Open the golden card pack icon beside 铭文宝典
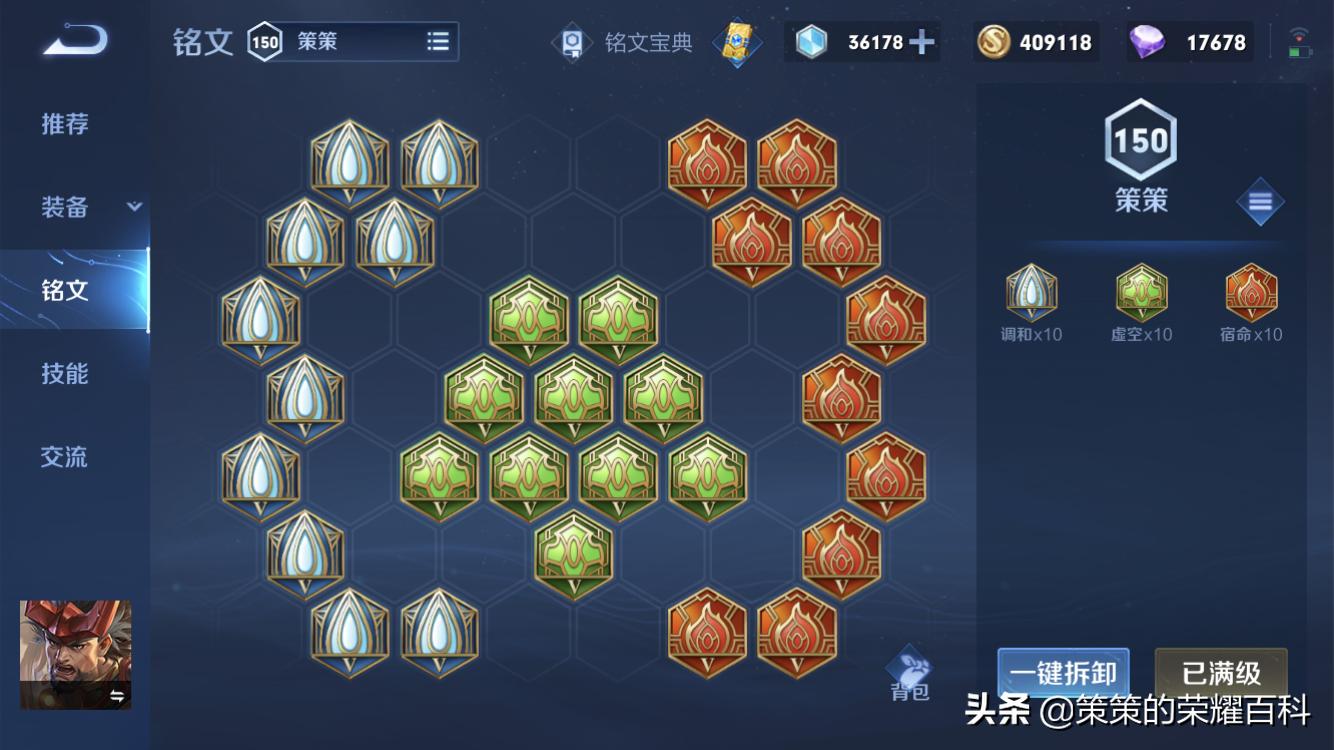The width and height of the screenshot is (1334, 750). pos(737,44)
